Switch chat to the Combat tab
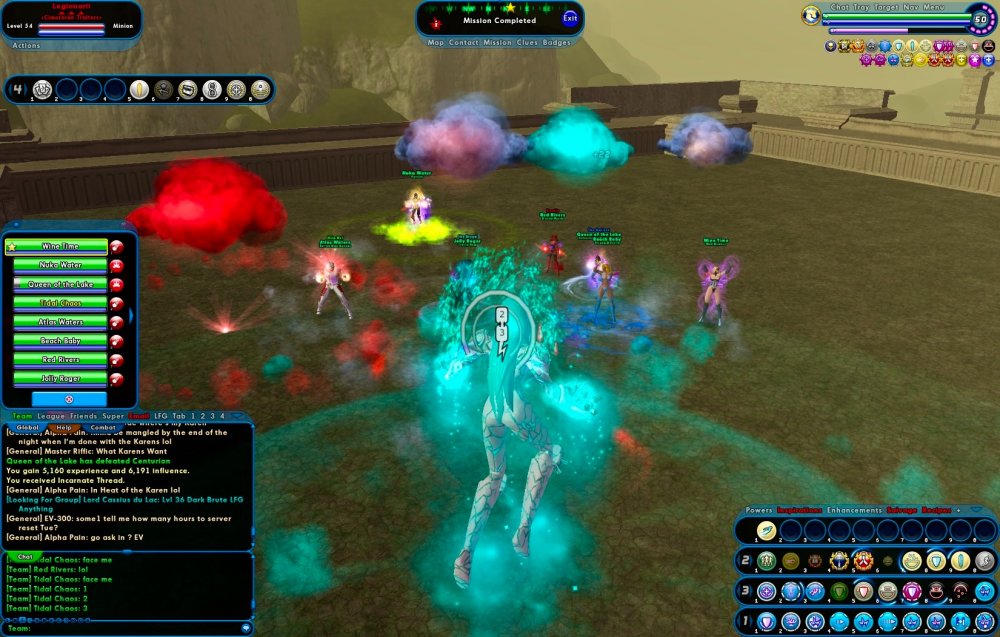This screenshot has height=637, width=1000. (x=102, y=428)
